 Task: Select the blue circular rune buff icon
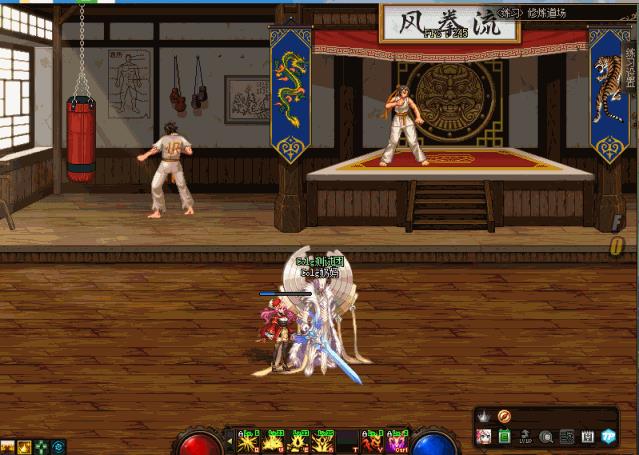click(59, 446)
